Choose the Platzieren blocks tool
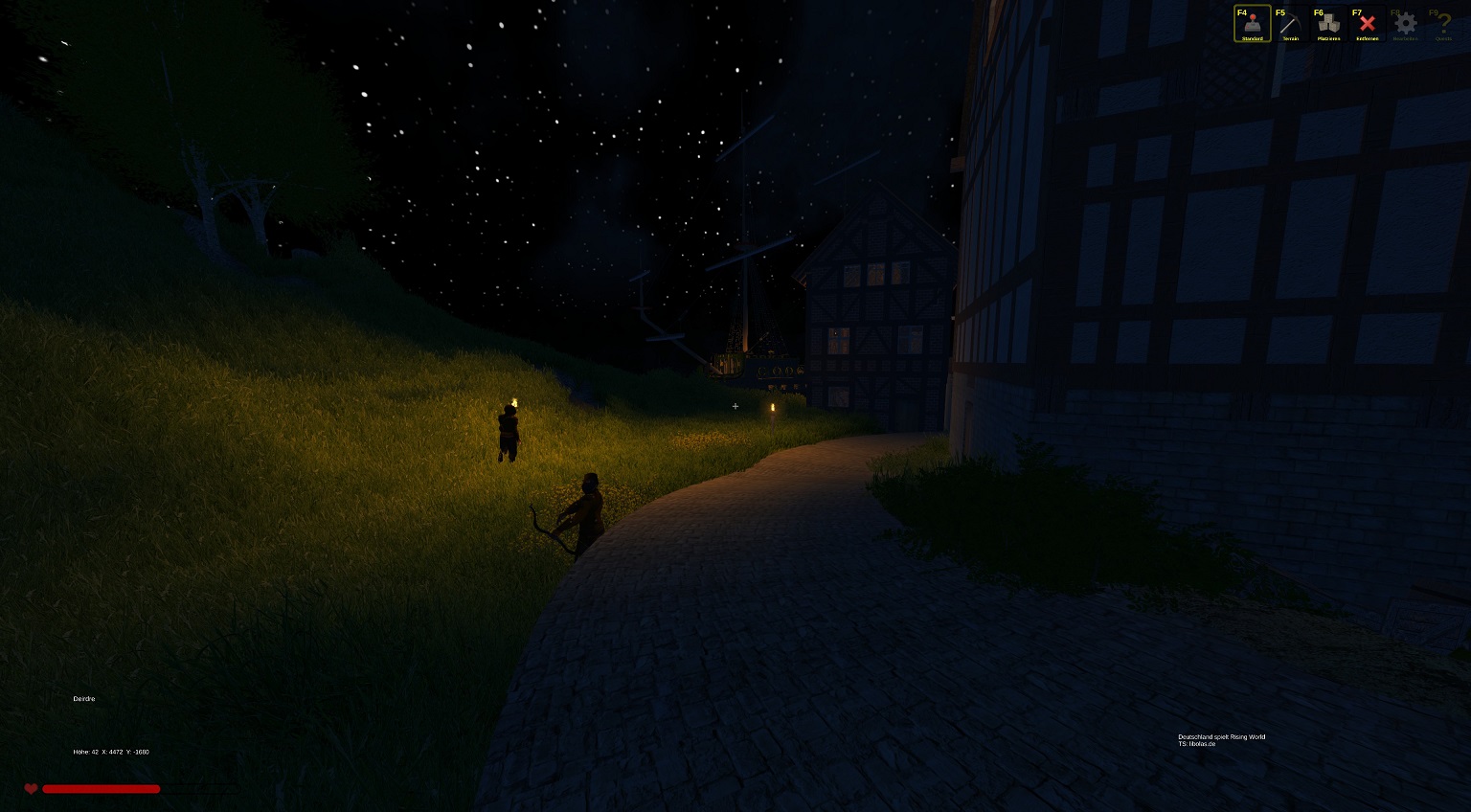The height and width of the screenshot is (812, 1471). (x=1329, y=24)
